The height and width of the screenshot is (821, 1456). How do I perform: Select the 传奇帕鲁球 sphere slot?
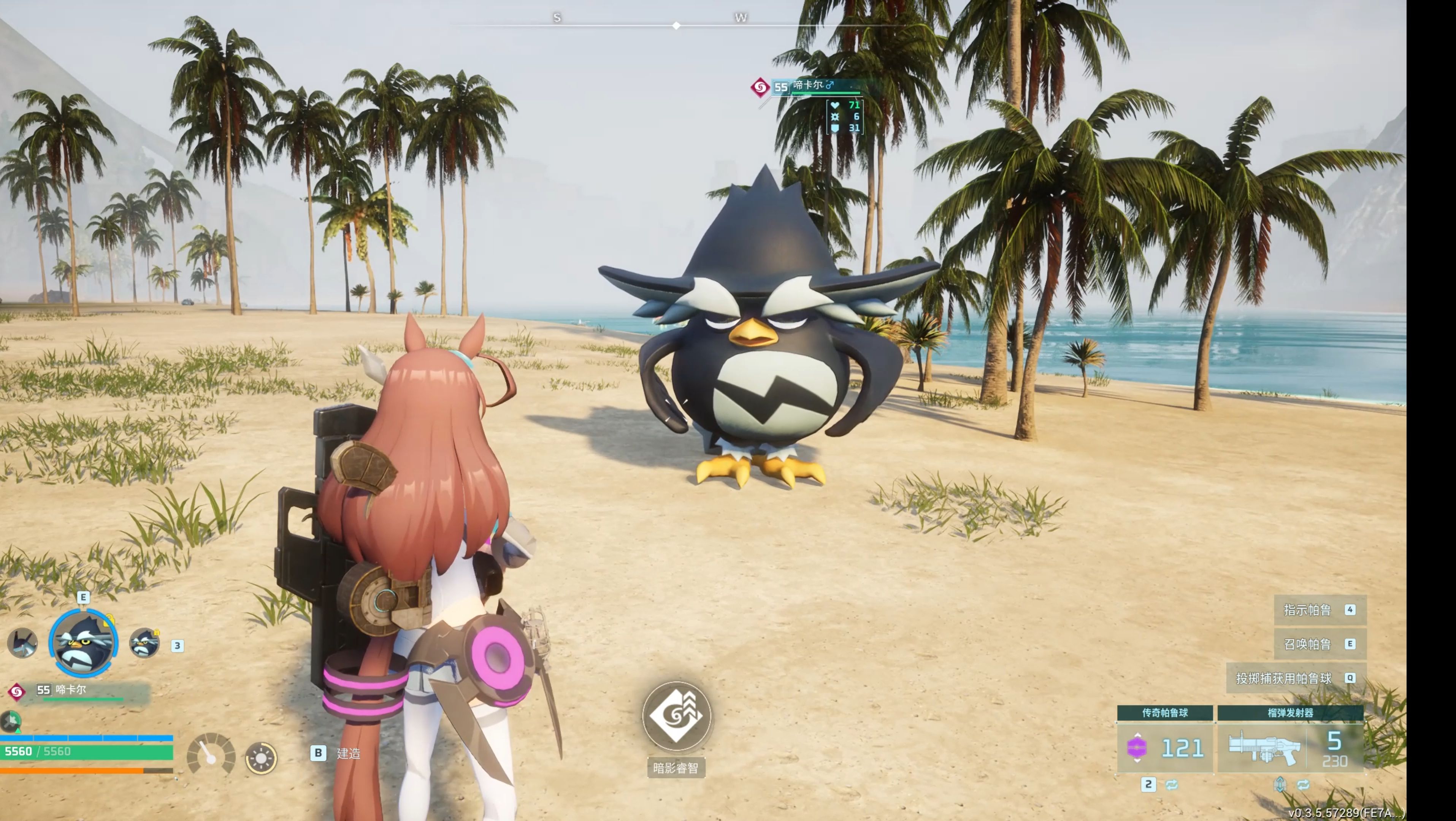[x=1164, y=747]
